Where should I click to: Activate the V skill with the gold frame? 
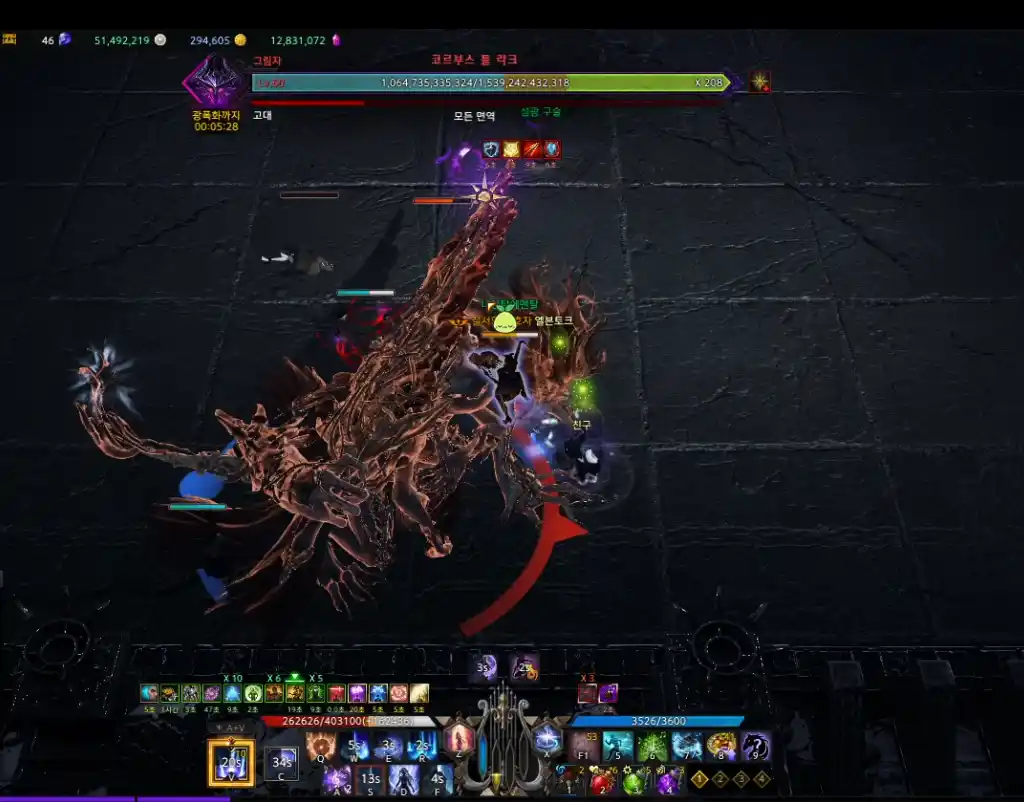click(x=231, y=763)
